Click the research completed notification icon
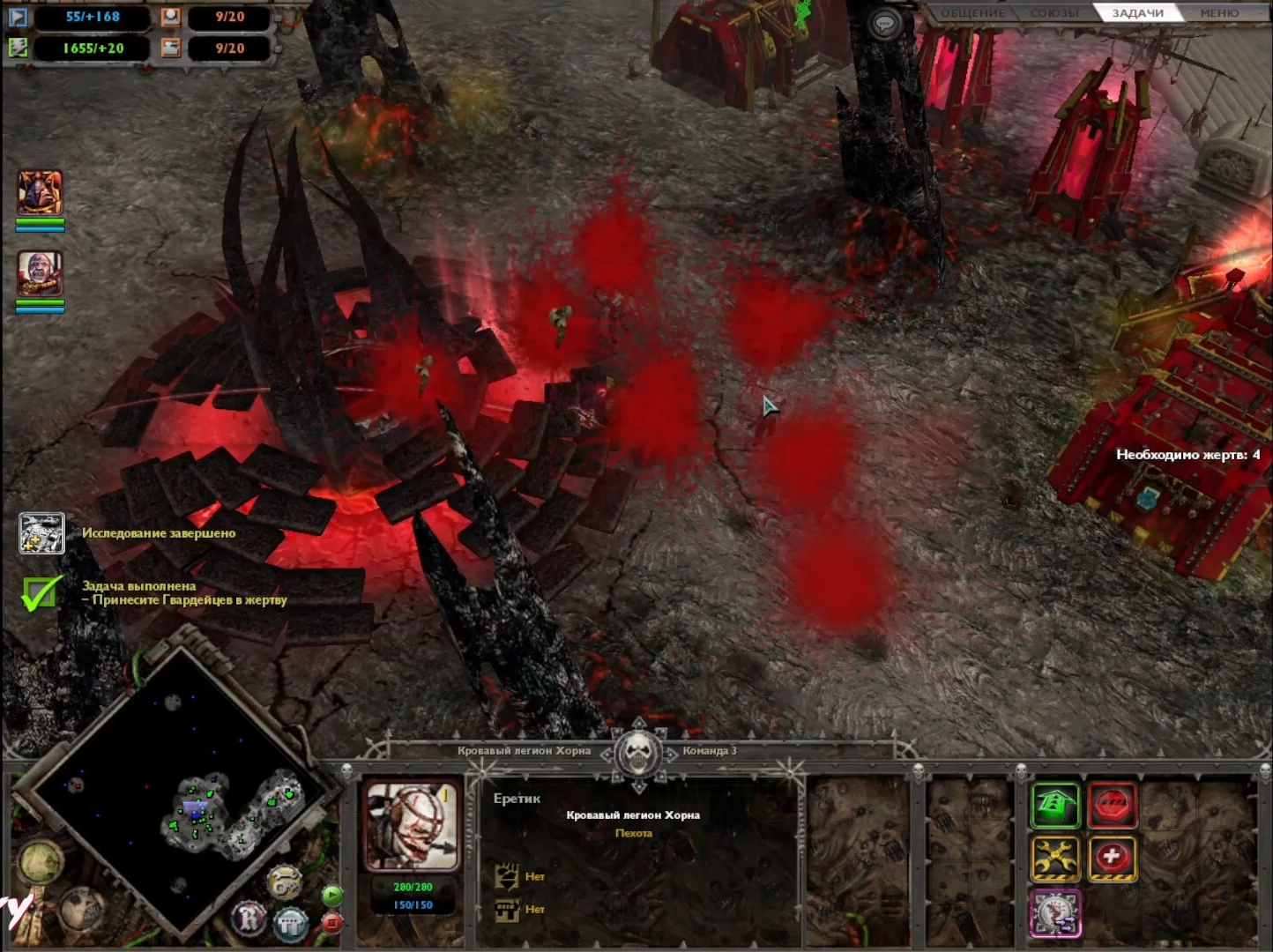 [x=41, y=533]
